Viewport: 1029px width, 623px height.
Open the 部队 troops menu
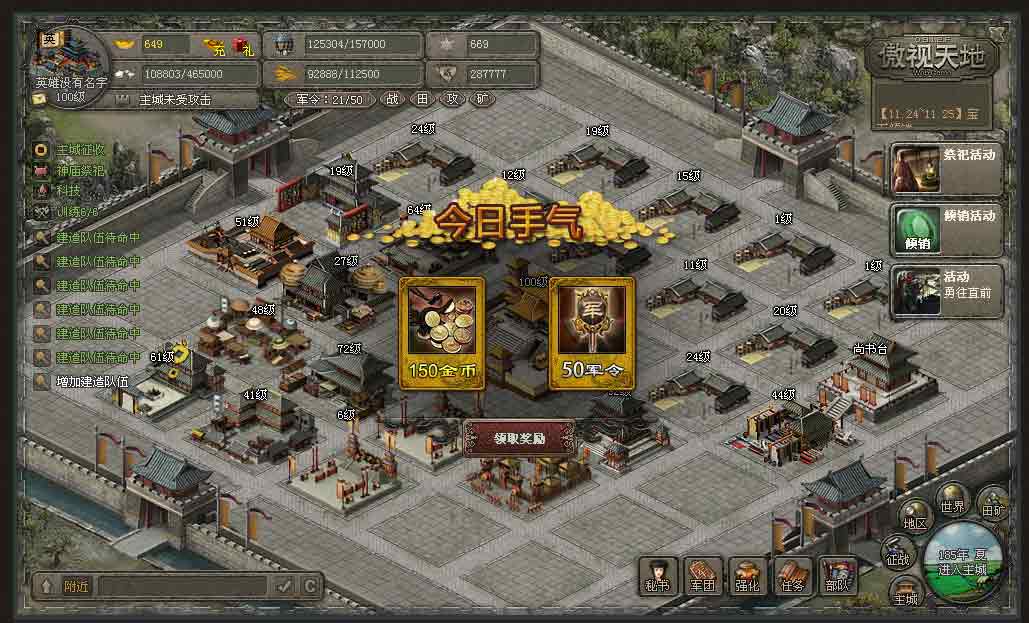(x=837, y=576)
